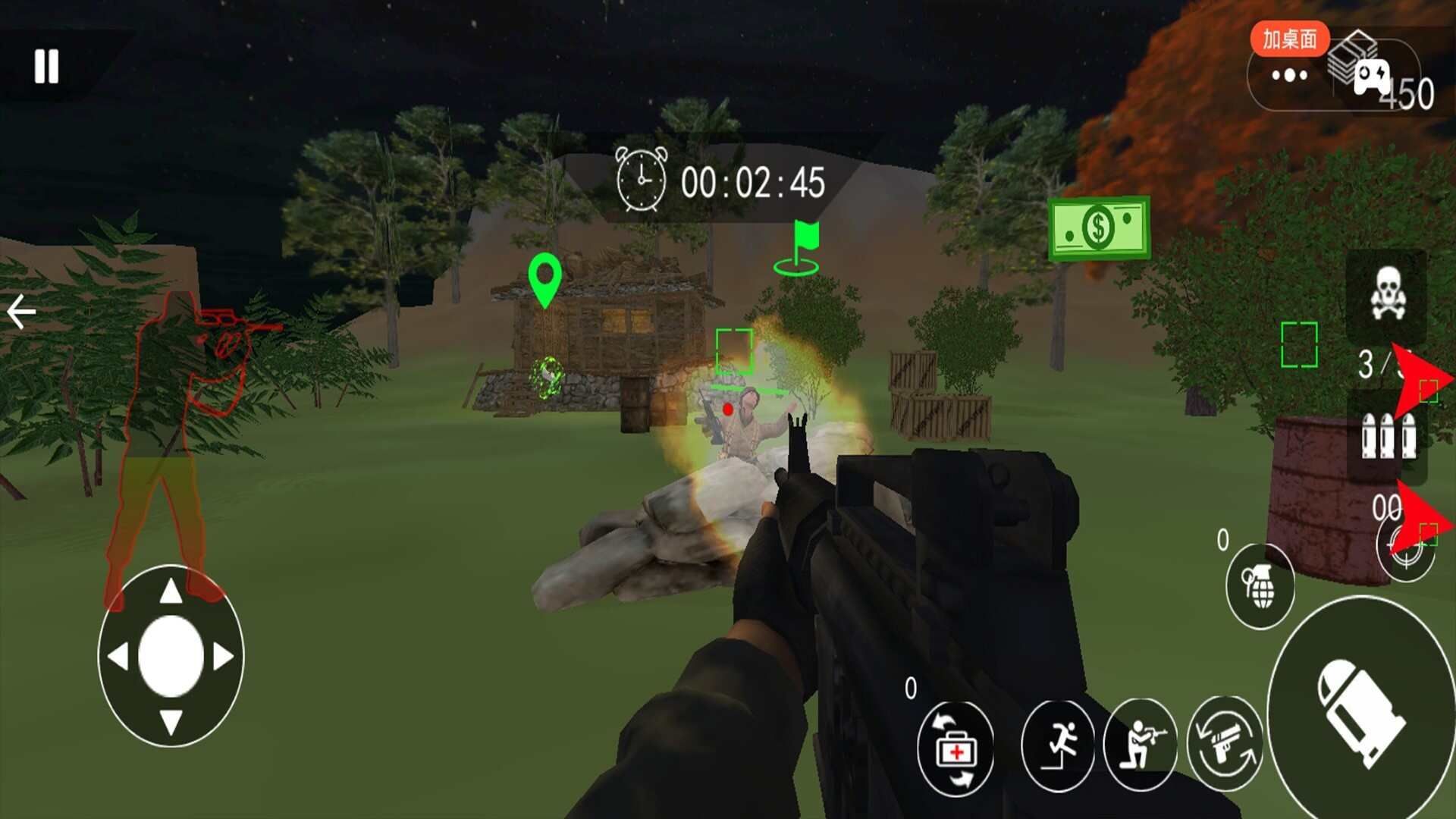
Task: Pause the game
Action: [x=46, y=67]
